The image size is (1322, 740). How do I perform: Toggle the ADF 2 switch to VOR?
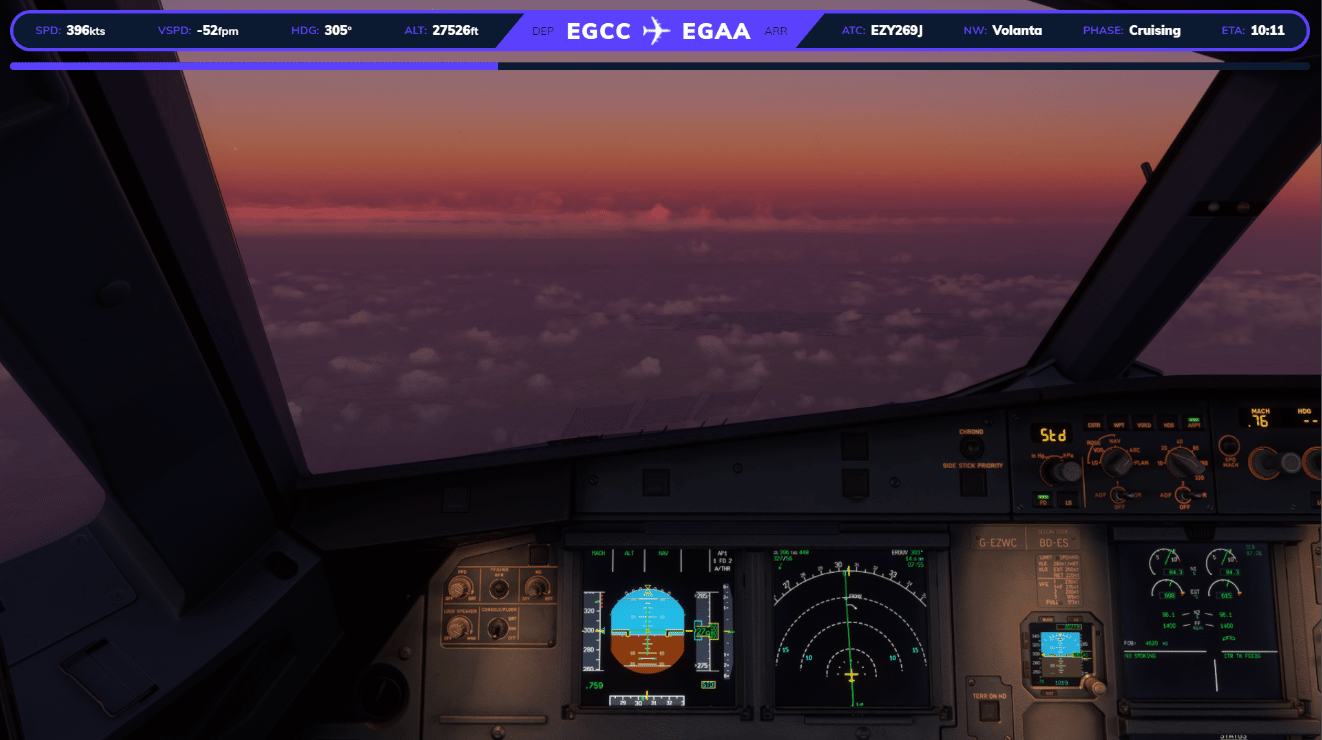(x=1184, y=495)
